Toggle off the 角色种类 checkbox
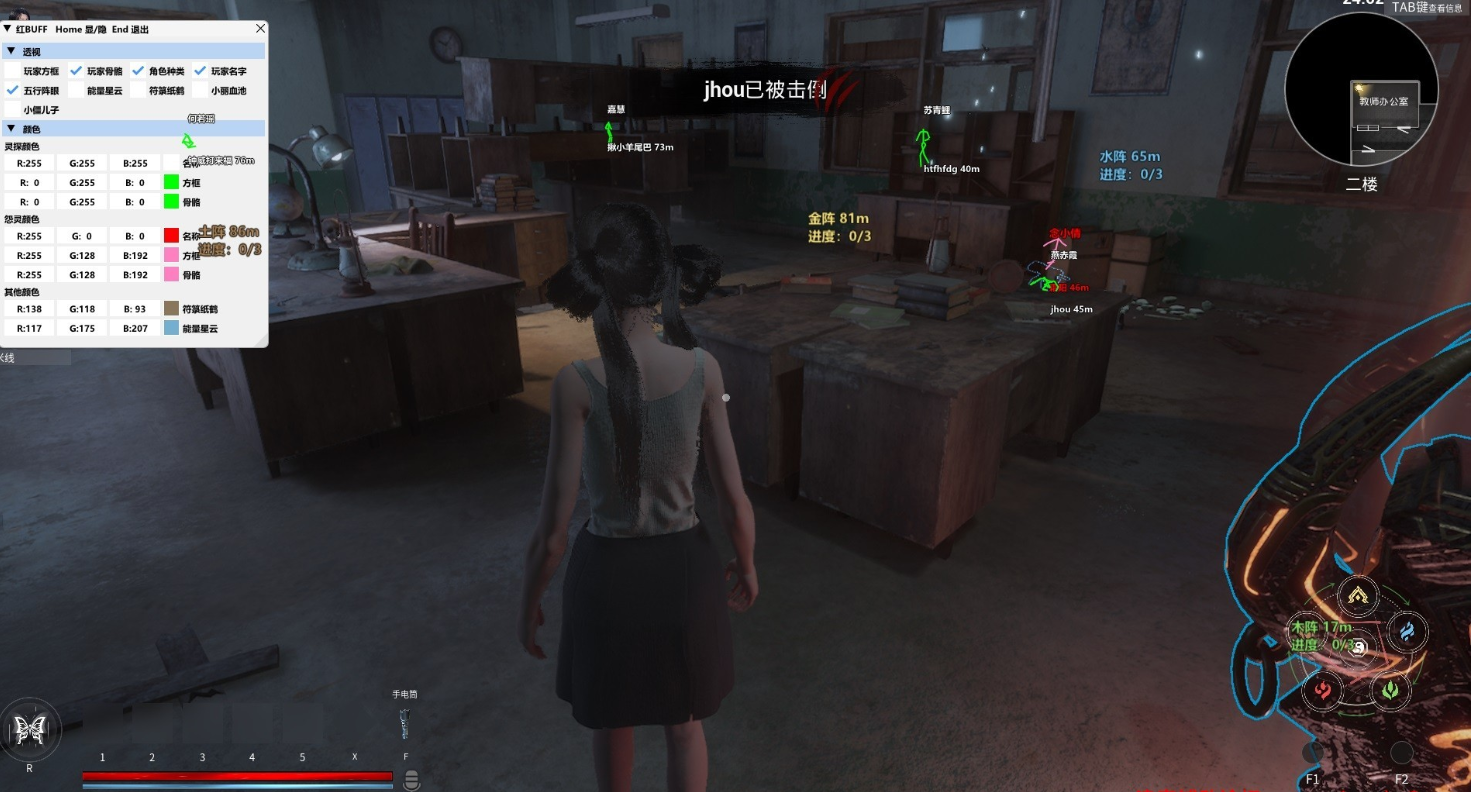1471x792 pixels. 138,71
